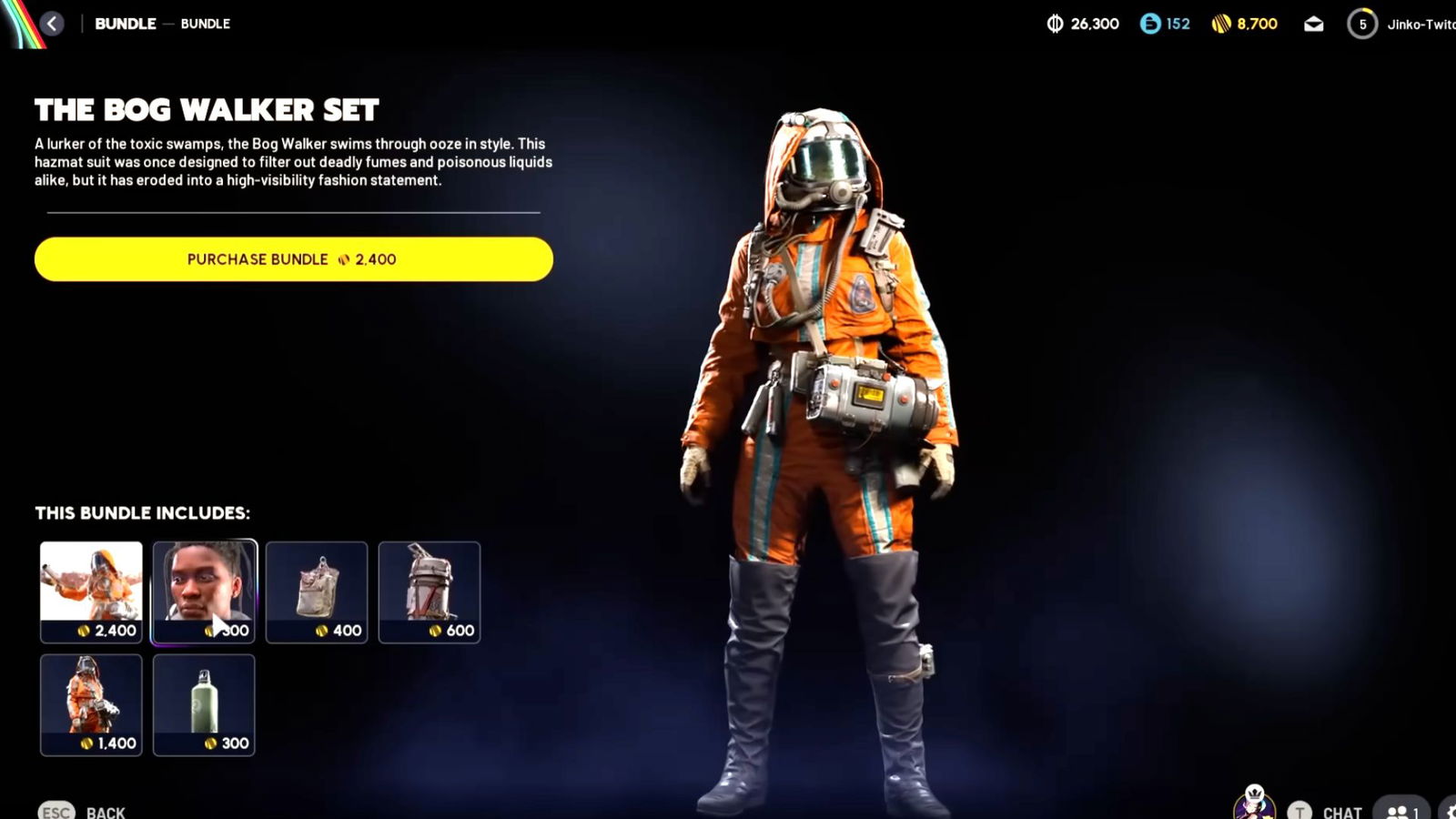1456x819 pixels.
Task: Click the level 5 progress ring
Action: click(x=1362, y=24)
